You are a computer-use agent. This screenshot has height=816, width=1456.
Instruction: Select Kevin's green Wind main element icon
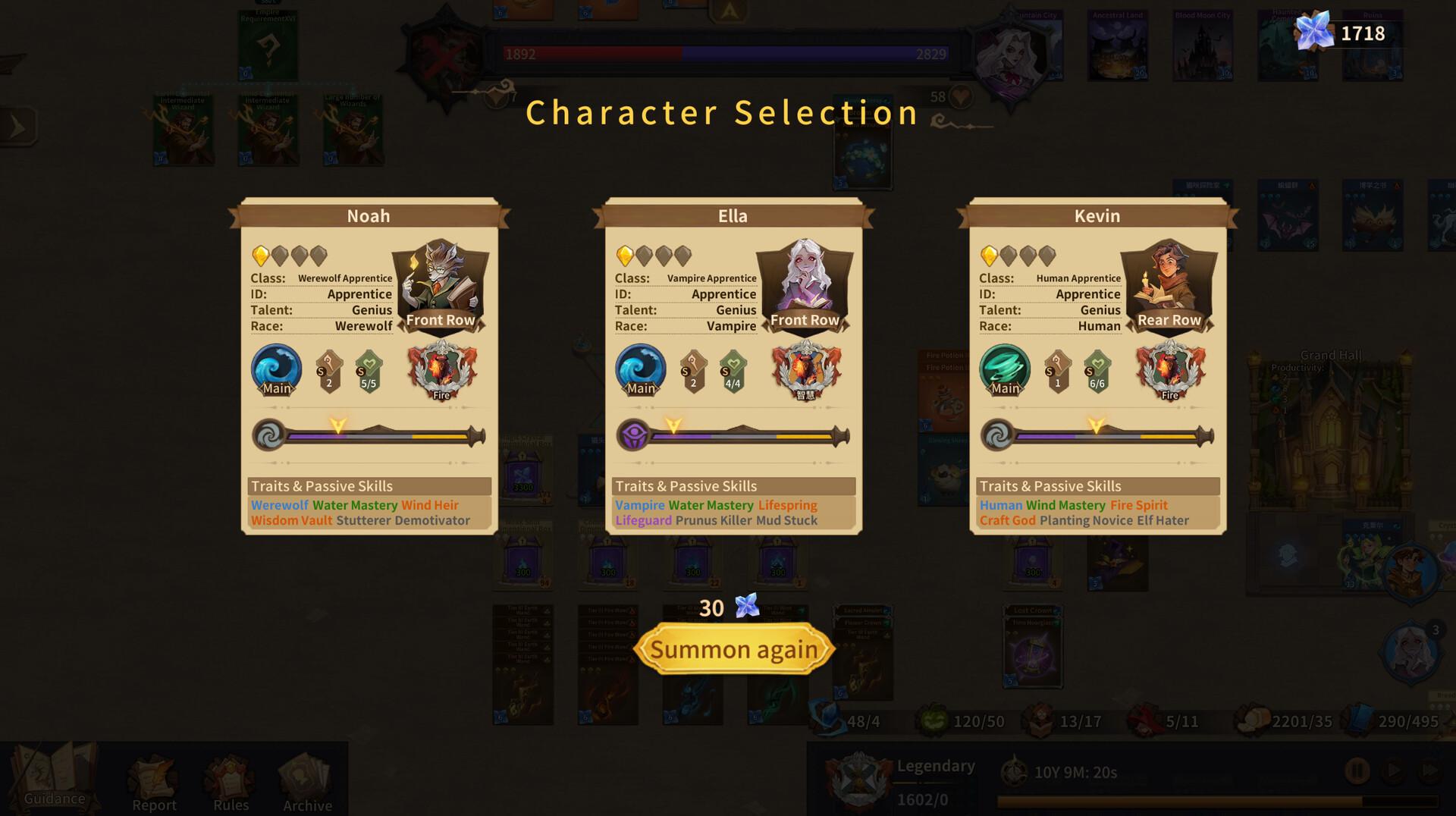click(x=1005, y=371)
